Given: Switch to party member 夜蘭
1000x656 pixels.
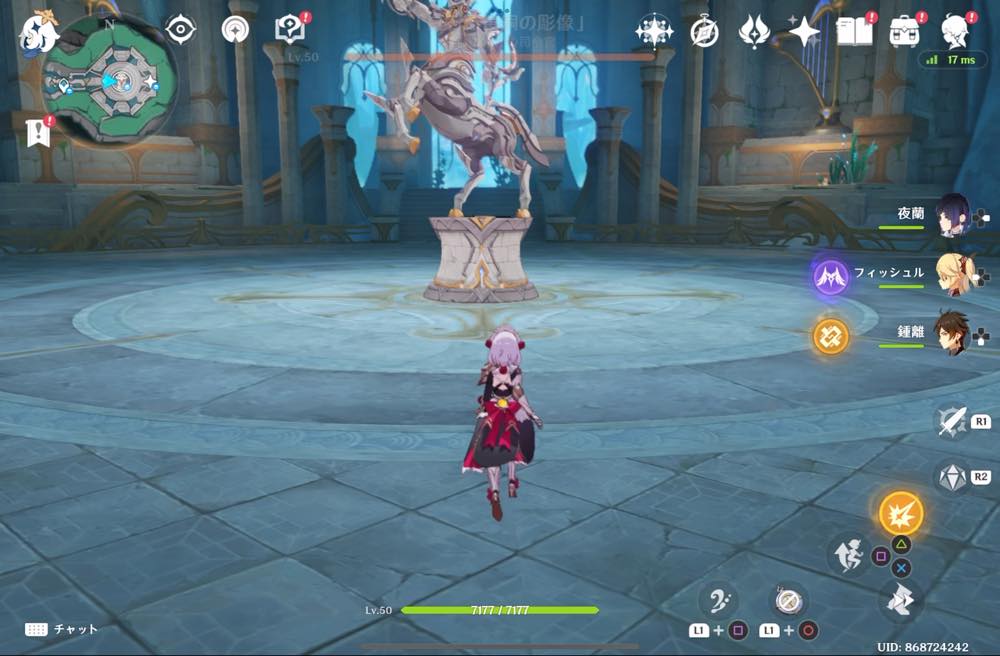Looking at the screenshot, I should (x=950, y=216).
